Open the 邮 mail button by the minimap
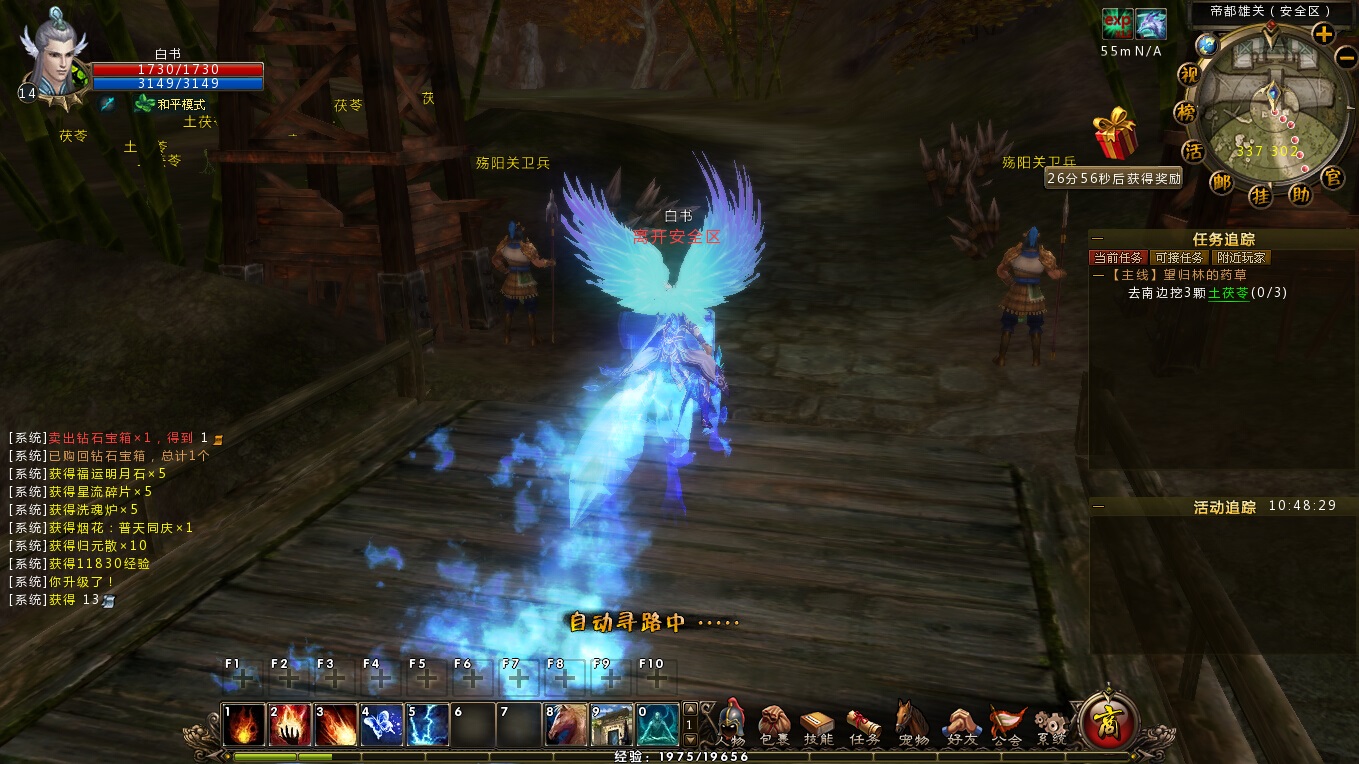Viewport: 1359px width, 764px height. click(x=1222, y=181)
